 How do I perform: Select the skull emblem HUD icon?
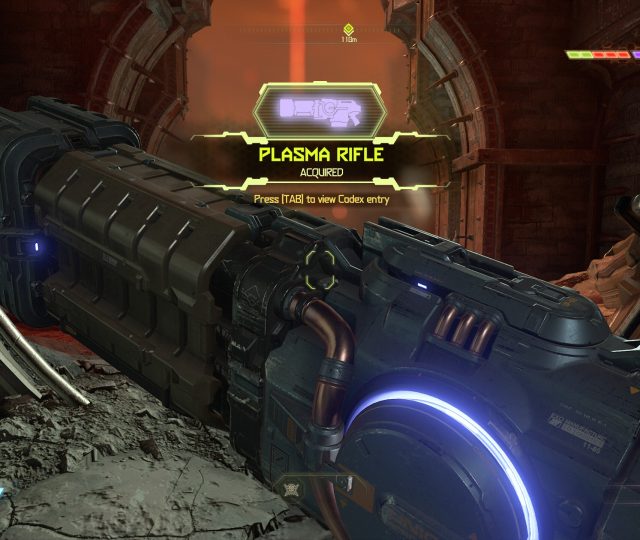pos(294,488)
